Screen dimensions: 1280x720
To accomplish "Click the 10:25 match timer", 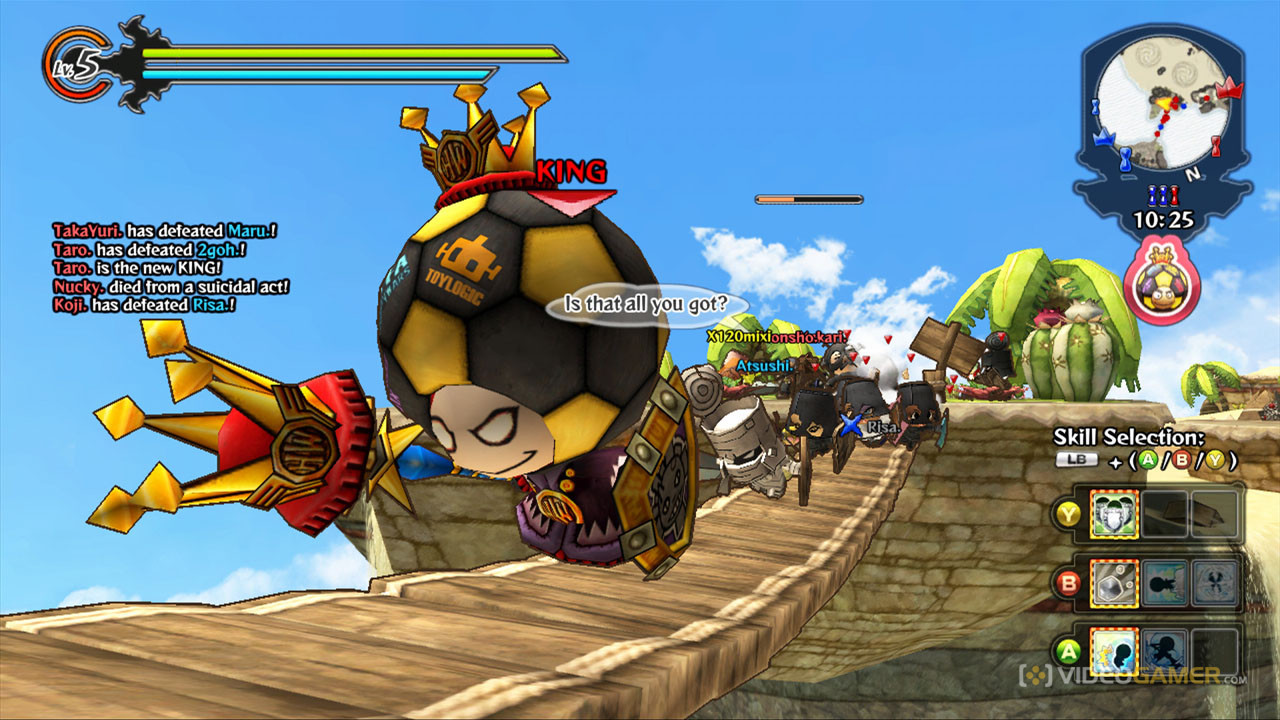I will 1164,217.
